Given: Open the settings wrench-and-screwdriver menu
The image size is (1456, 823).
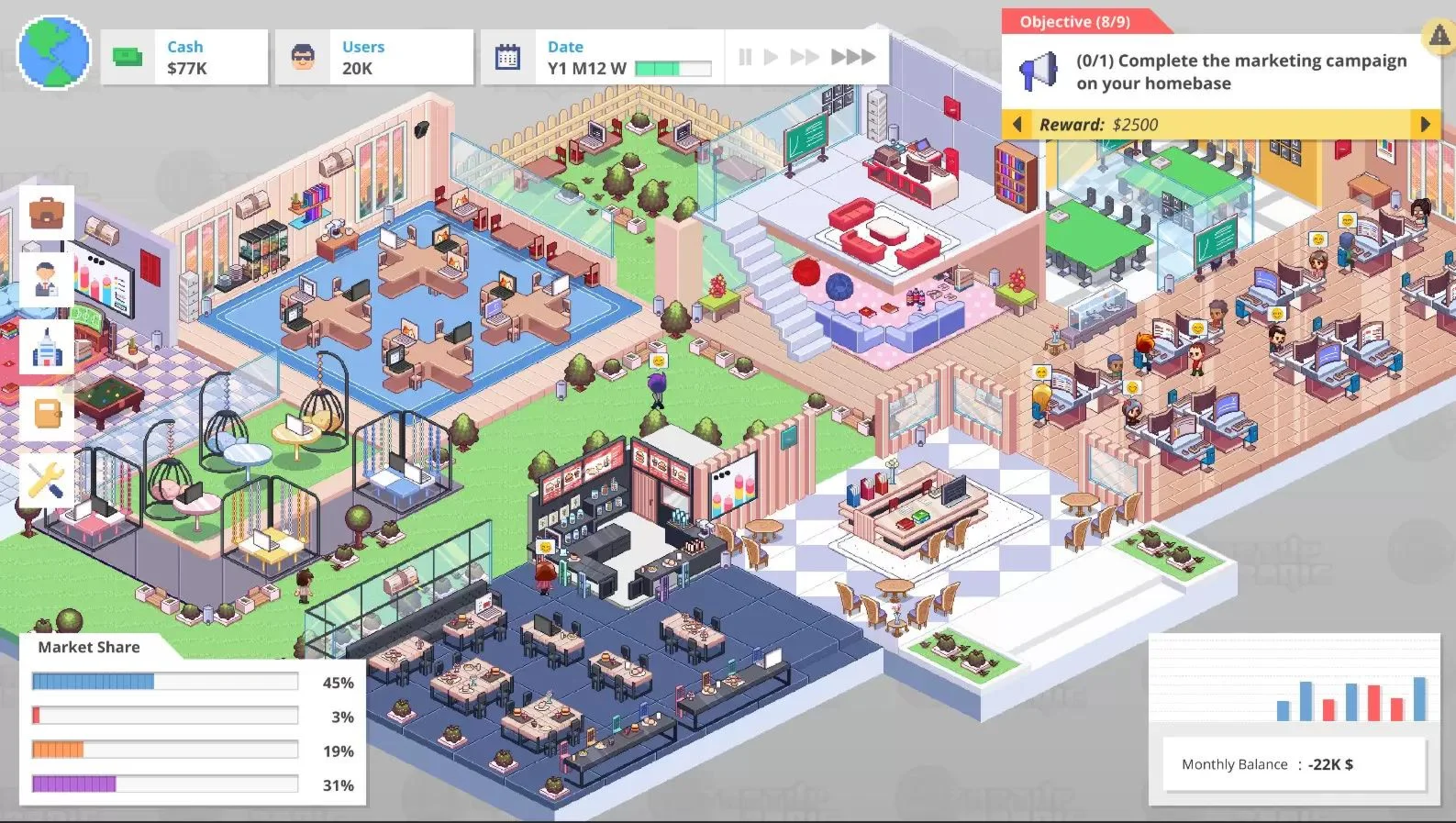Looking at the screenshot, I should coord(47,478).
